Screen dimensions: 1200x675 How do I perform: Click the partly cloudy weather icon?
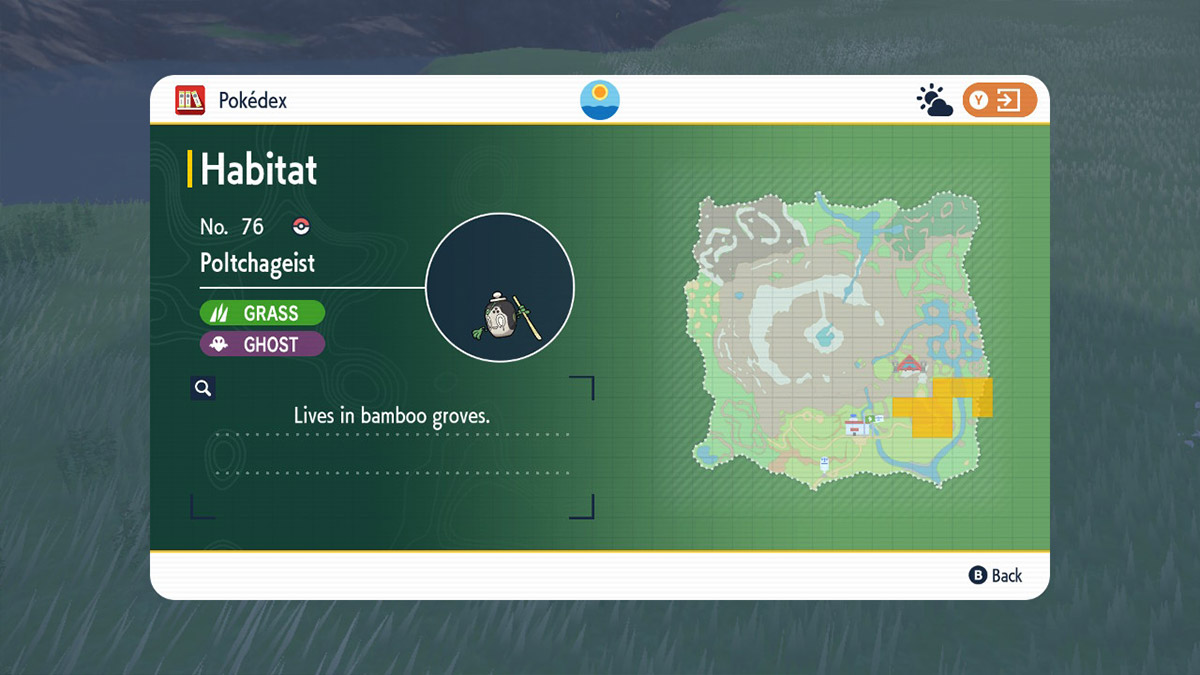934,101
